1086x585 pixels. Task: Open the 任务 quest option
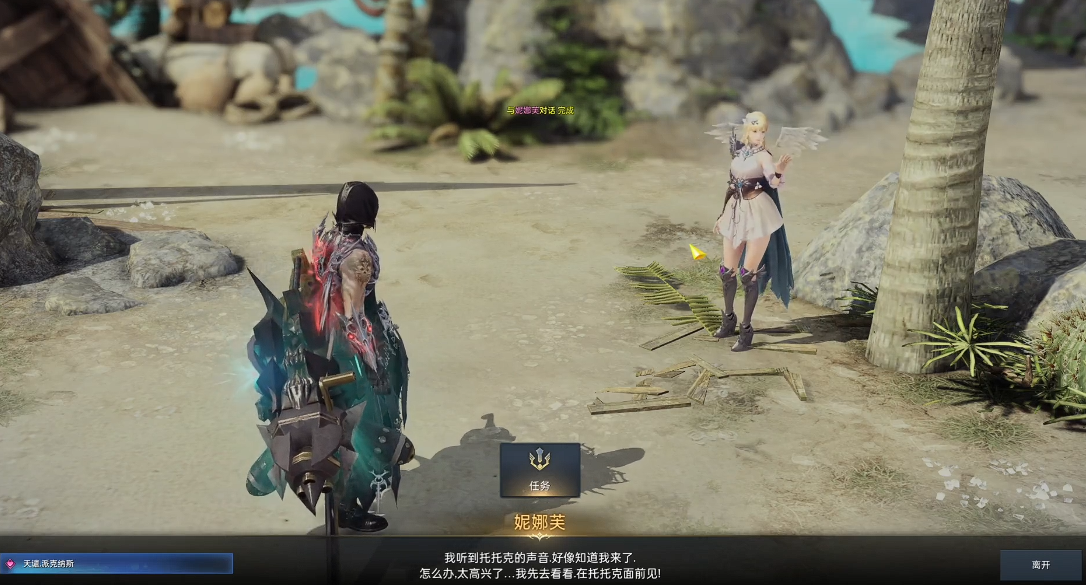tap(540, 470)
